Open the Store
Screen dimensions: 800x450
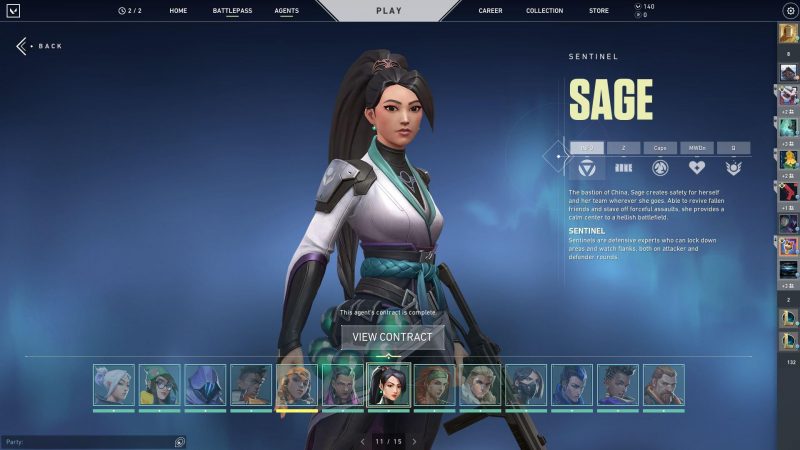pyautogui.click(x=598, y=11)
